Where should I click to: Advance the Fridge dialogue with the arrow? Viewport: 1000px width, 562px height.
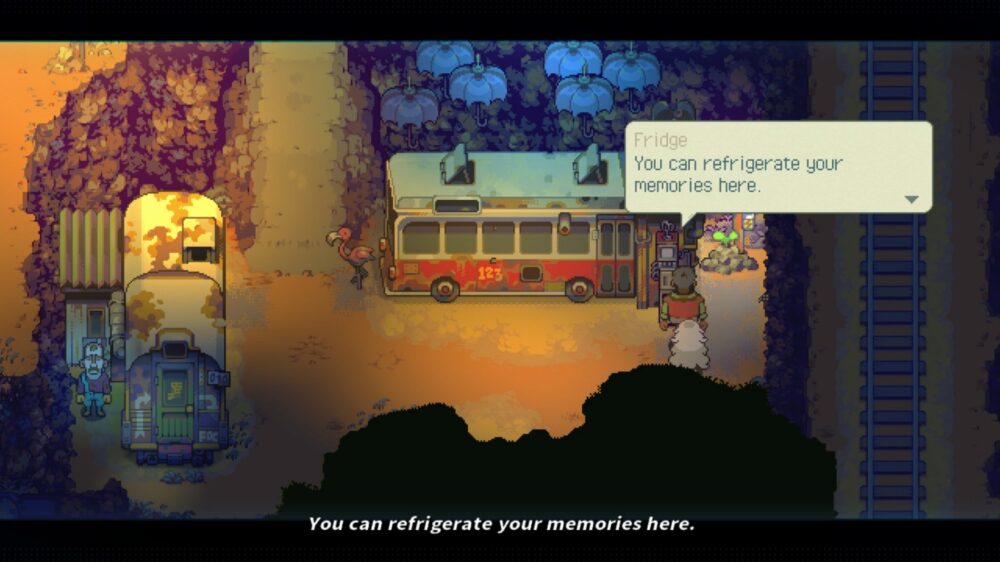[911, 199]
